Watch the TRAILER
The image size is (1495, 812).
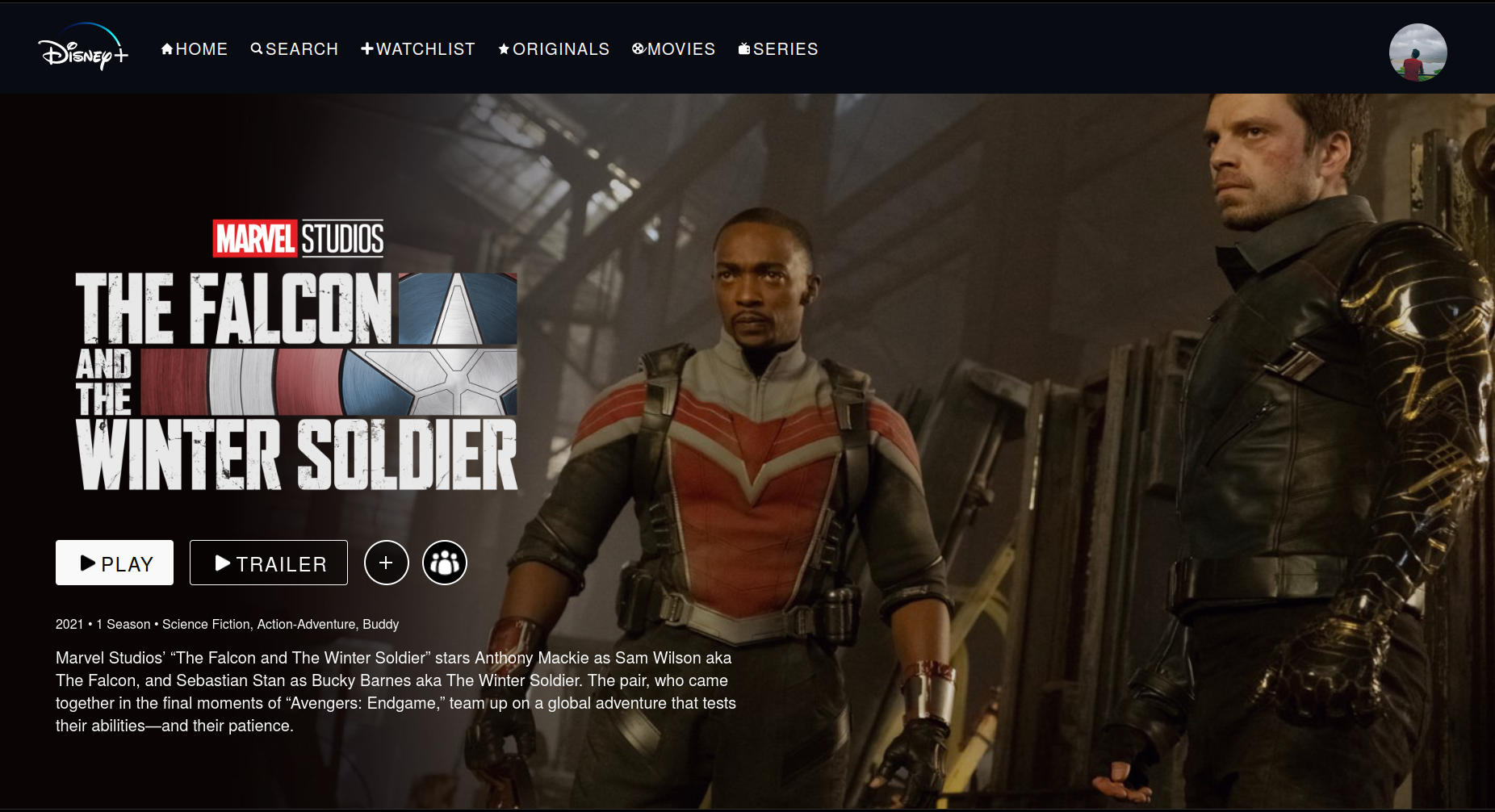coord(268,563)
